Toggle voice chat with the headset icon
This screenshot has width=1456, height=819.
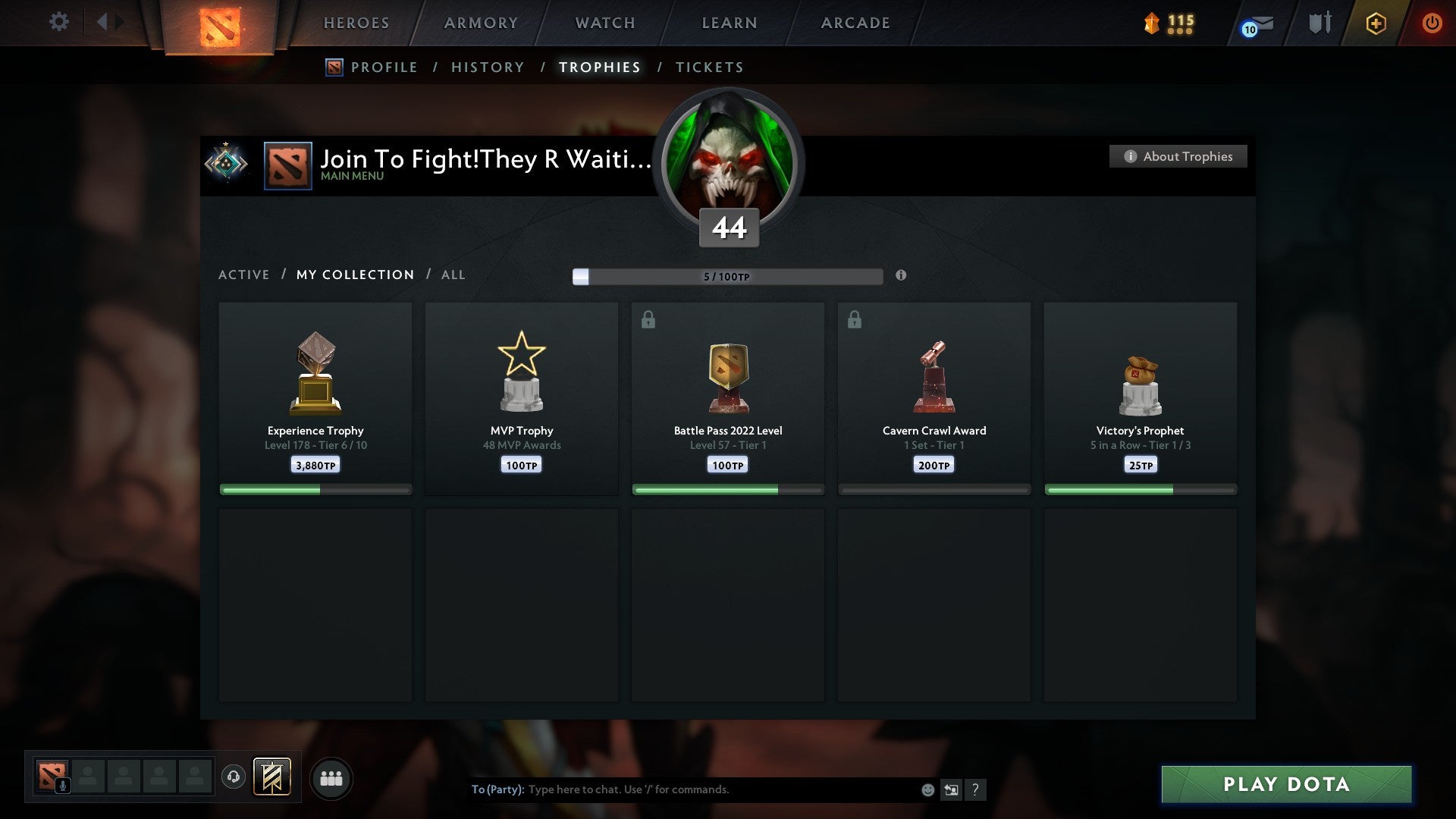pos(234,777)
